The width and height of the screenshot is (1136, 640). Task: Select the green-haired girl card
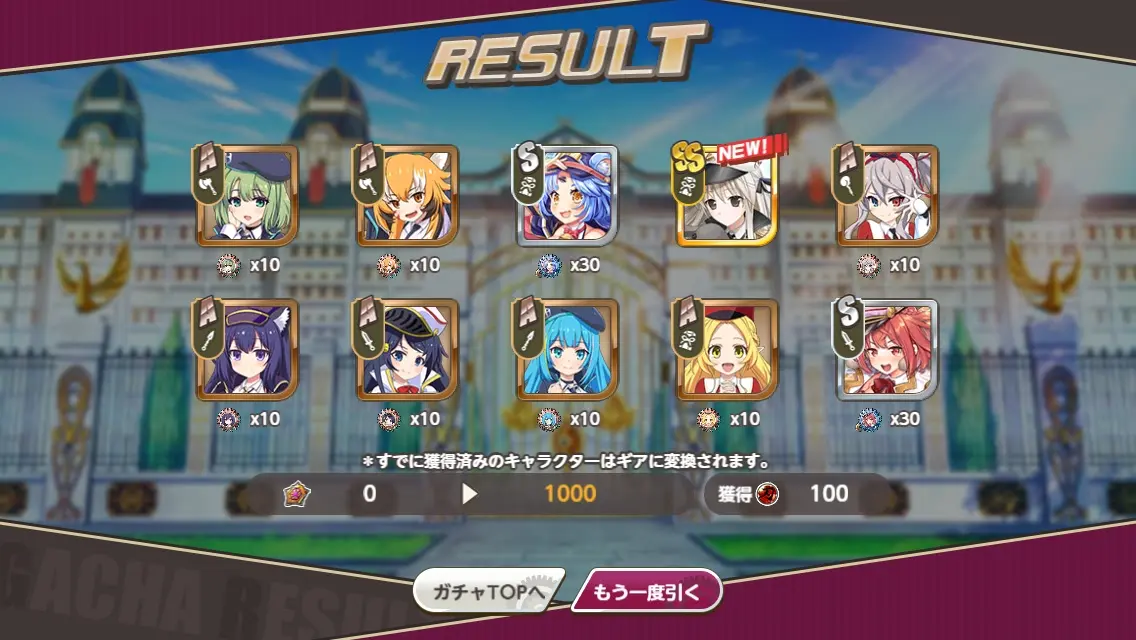247,196
